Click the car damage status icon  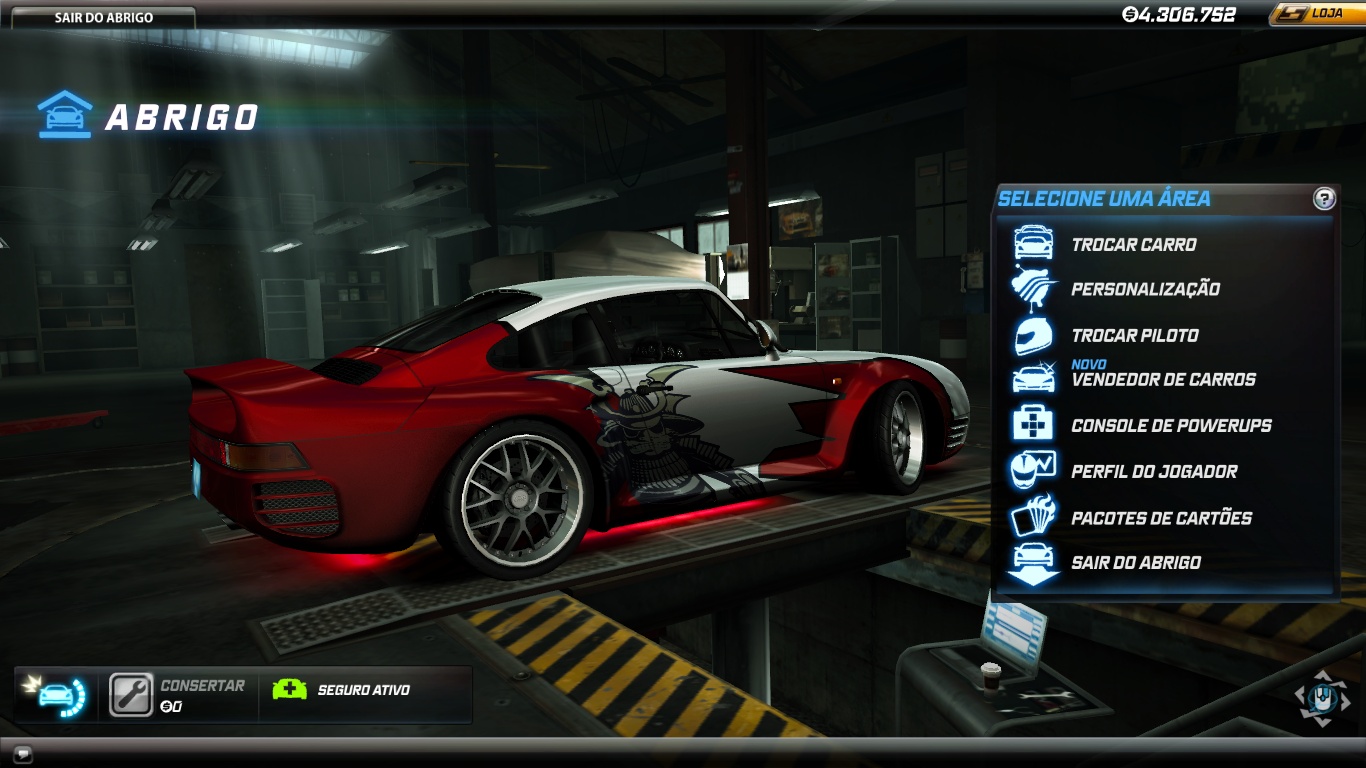pyautogui.click(x=54, y=695)
